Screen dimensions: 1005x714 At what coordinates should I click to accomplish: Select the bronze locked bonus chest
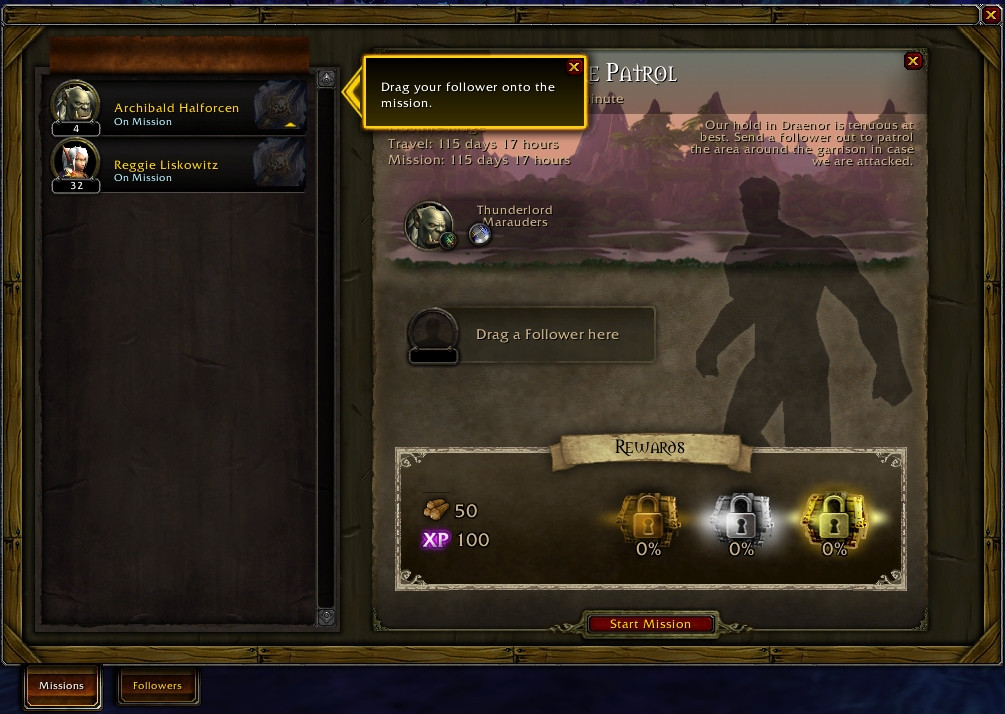coord(649,517)
